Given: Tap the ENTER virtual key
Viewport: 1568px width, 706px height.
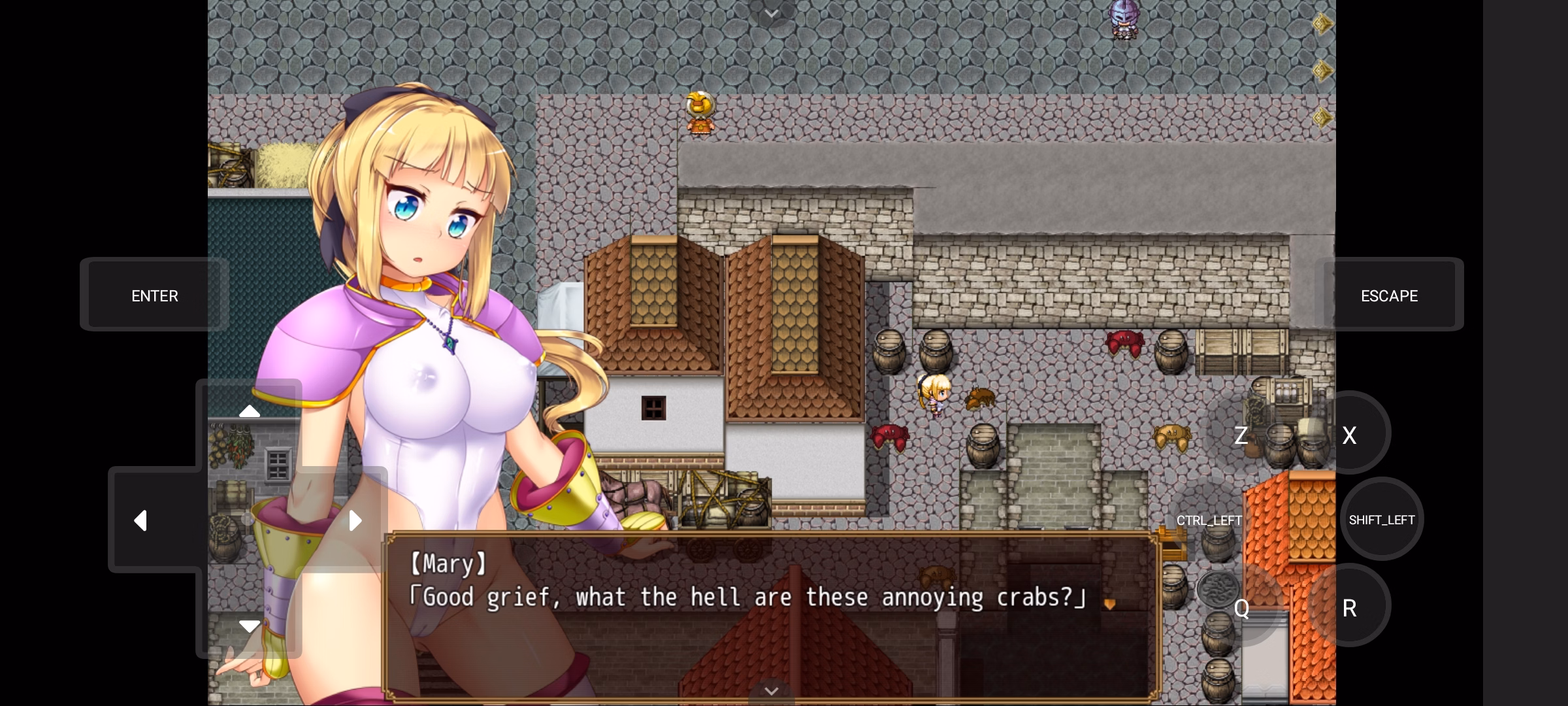Looking at the screenshot, I should click(x=155, y=295).
